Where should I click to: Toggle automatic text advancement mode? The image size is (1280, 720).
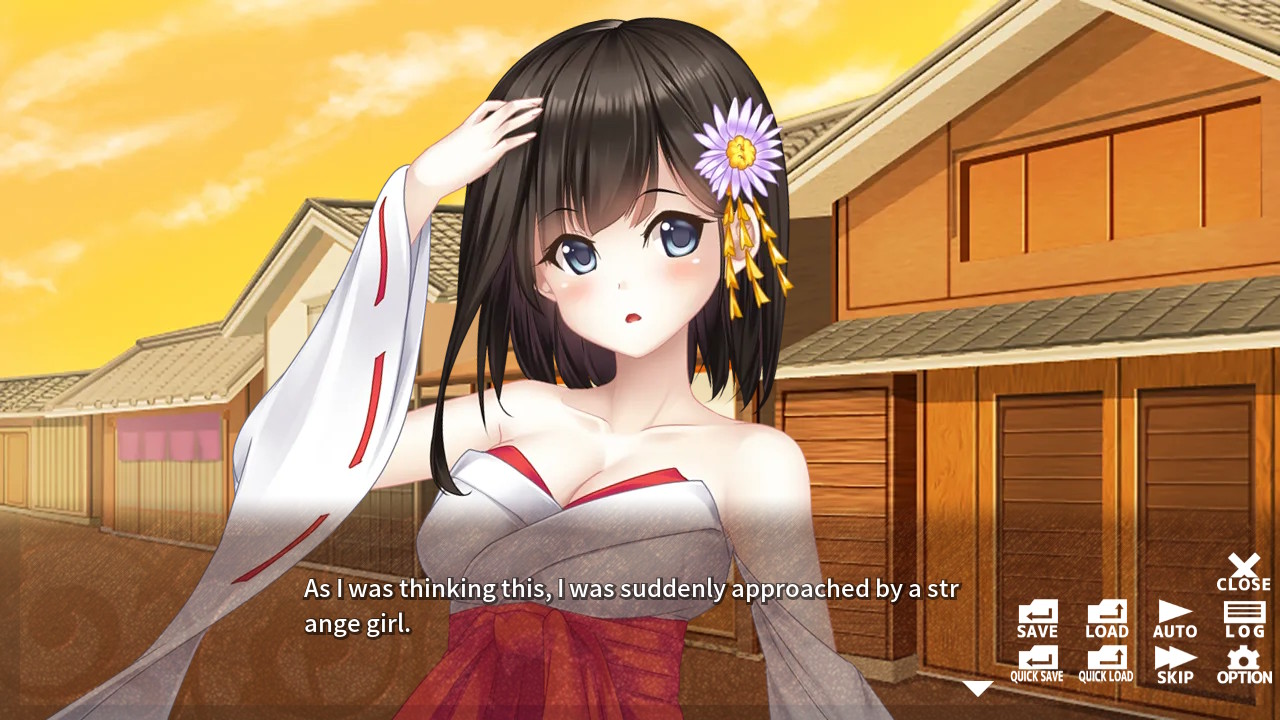(1175, 616)
